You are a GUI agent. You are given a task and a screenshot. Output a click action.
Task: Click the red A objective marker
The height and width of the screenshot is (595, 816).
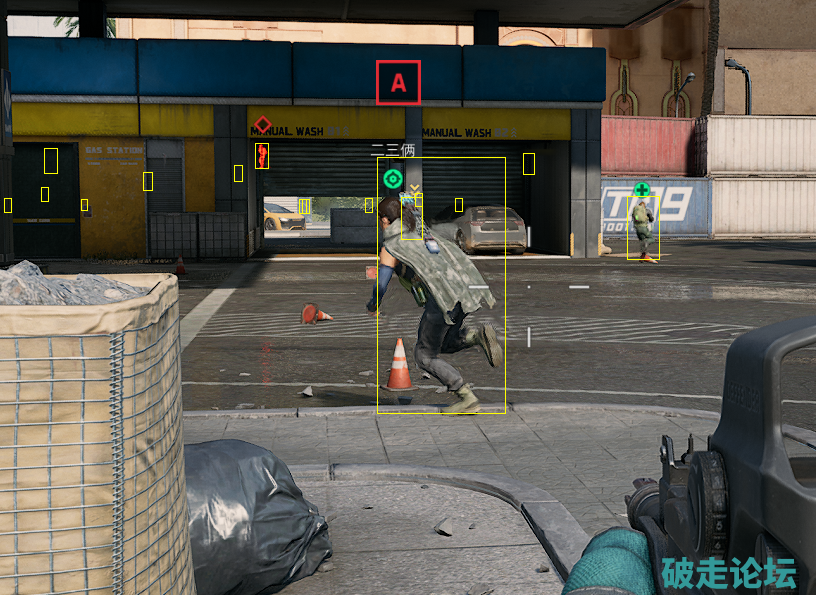point(398,83)
